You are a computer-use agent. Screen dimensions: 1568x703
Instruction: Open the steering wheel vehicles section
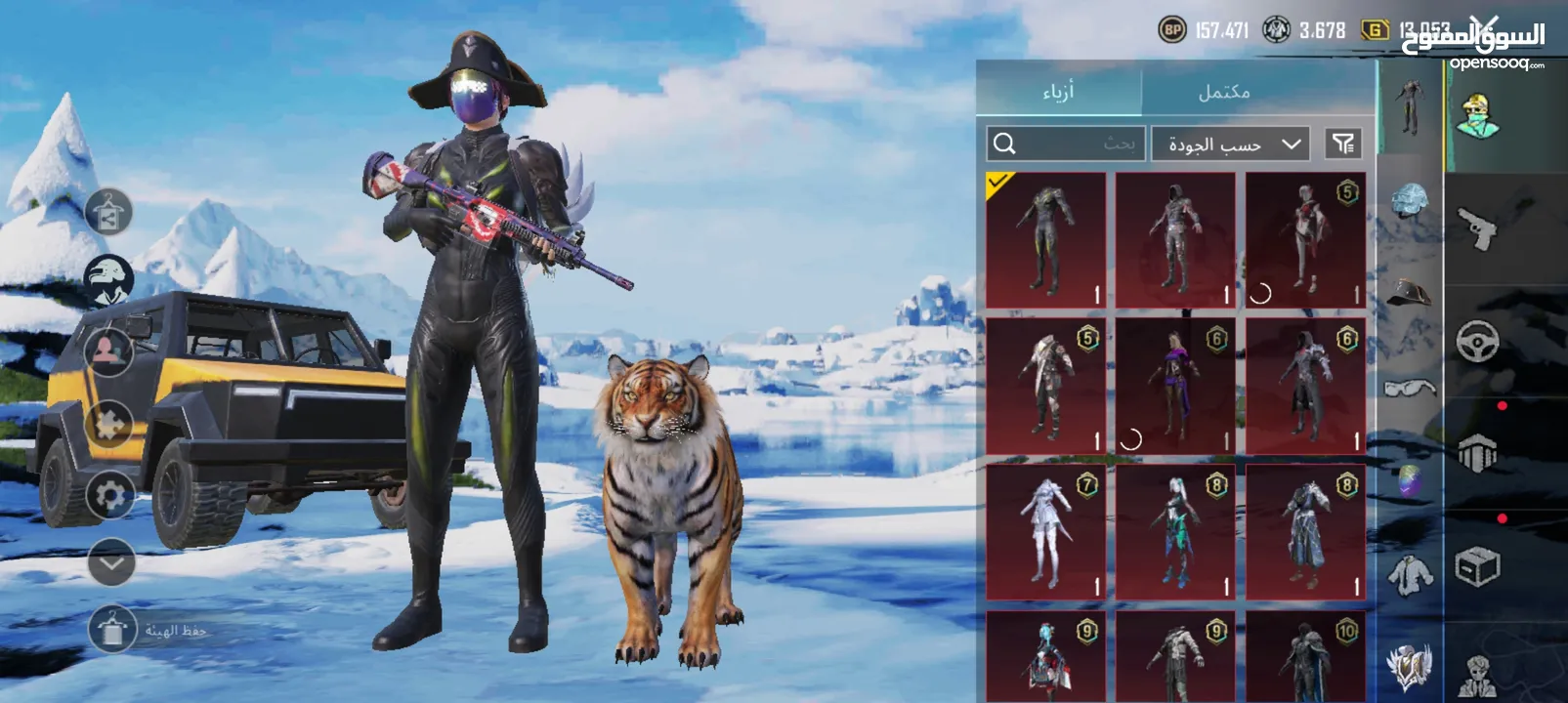[1477, 342]
